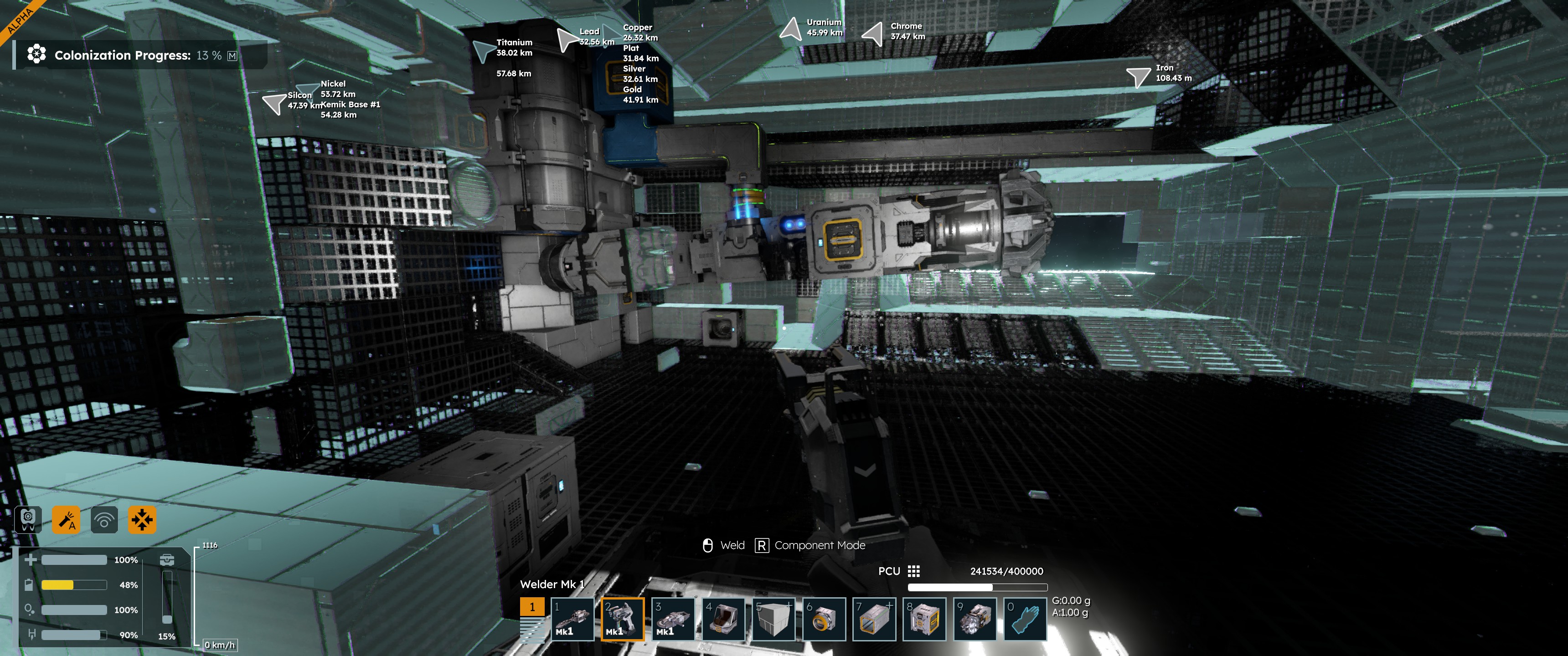Choose the conveyor tube block in slot 7

point(874,619)
